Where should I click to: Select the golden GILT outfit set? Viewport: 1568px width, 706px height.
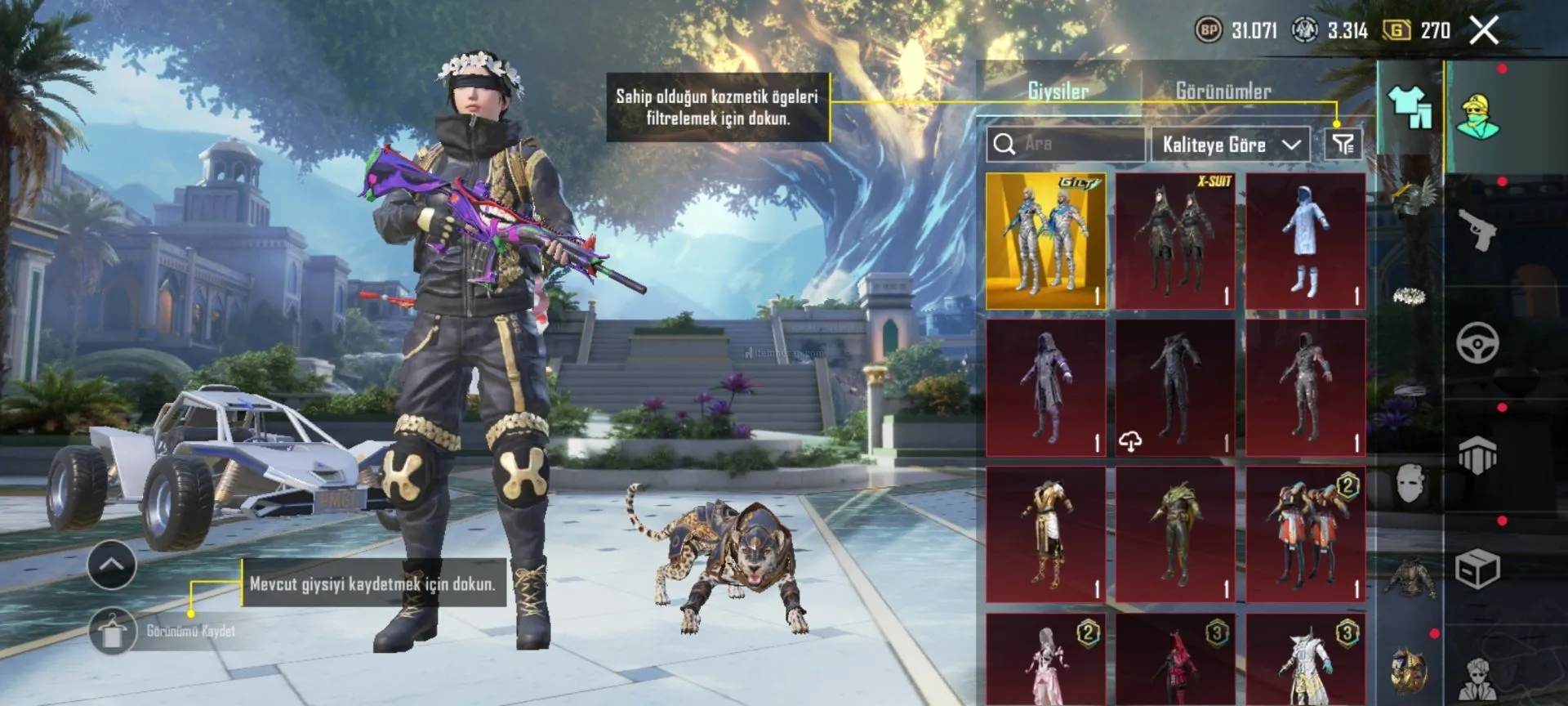pos(1045,241)
